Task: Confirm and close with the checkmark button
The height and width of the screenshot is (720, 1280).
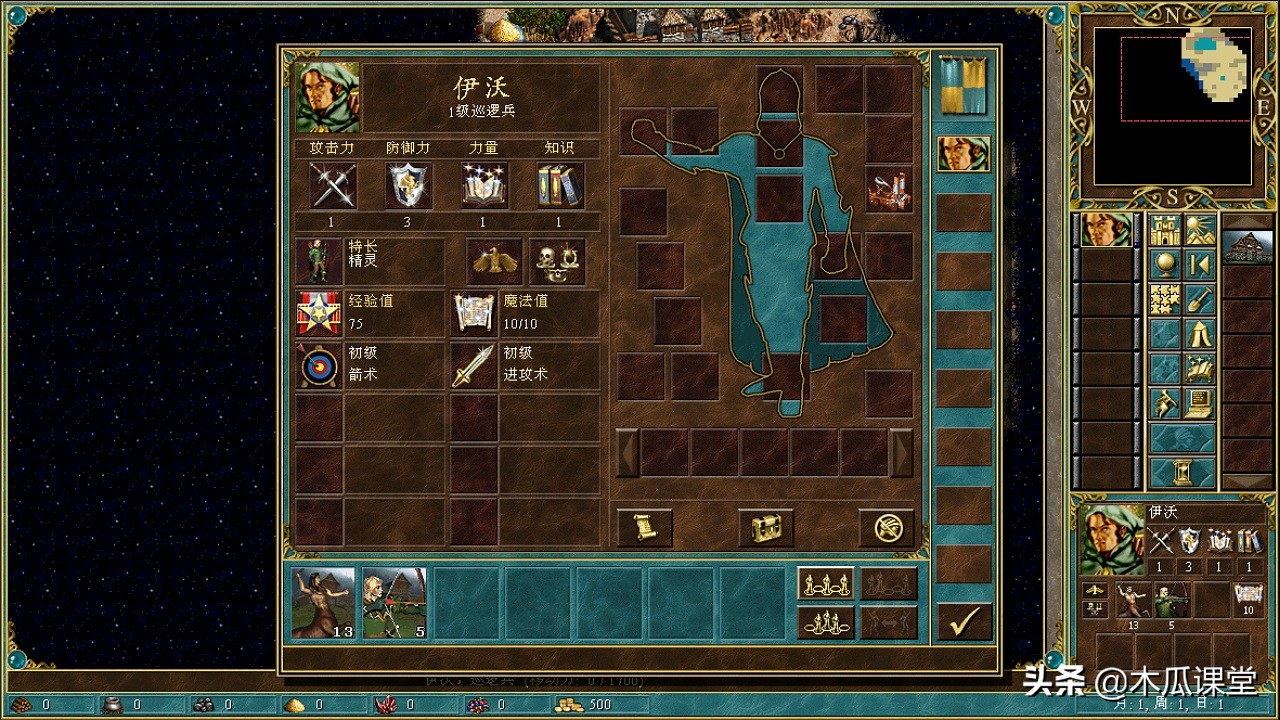Action: point(964,622)
